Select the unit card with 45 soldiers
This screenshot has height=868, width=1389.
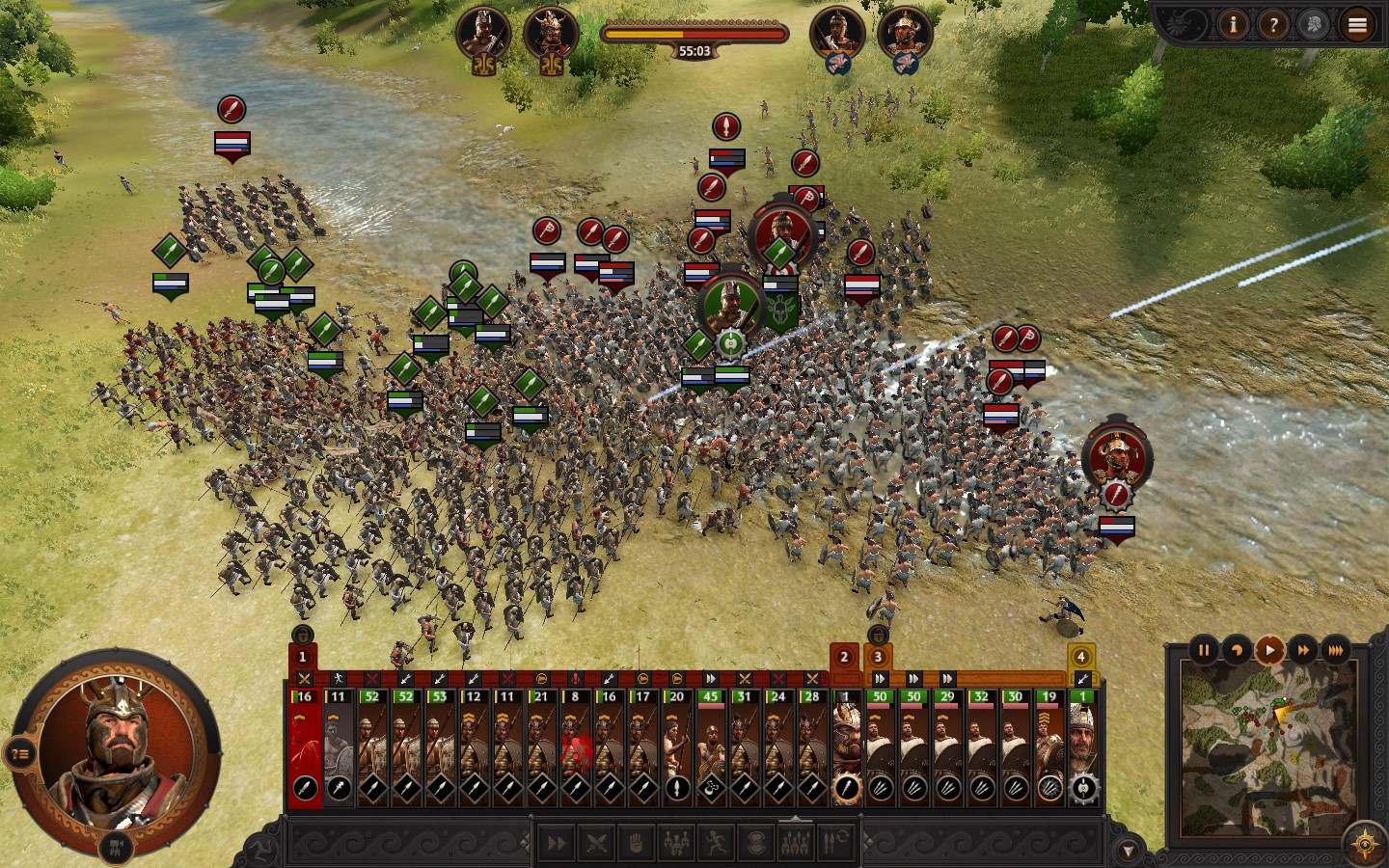(x=711, y=747)
